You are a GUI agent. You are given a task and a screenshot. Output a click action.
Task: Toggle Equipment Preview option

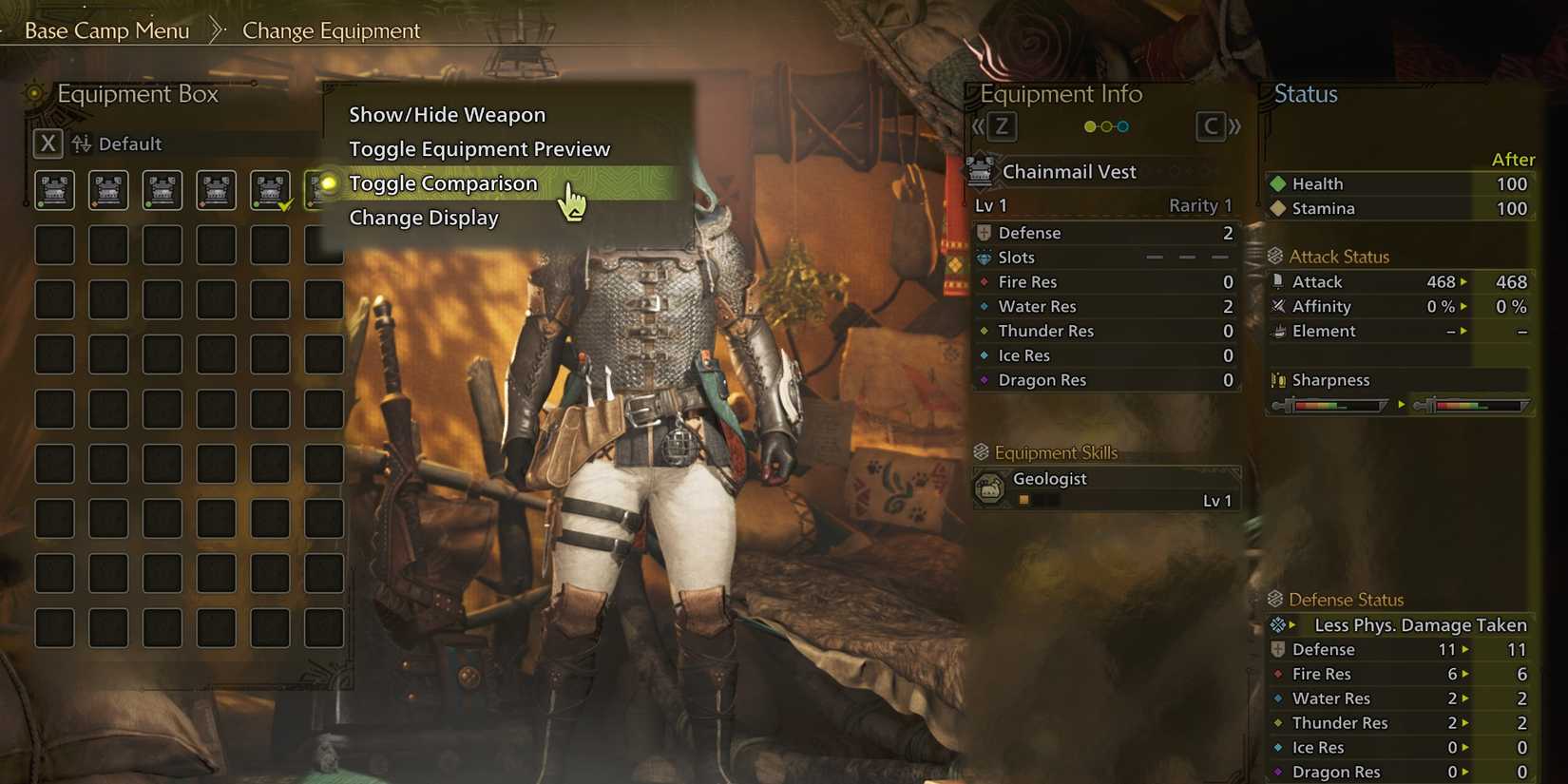[479, 148]
